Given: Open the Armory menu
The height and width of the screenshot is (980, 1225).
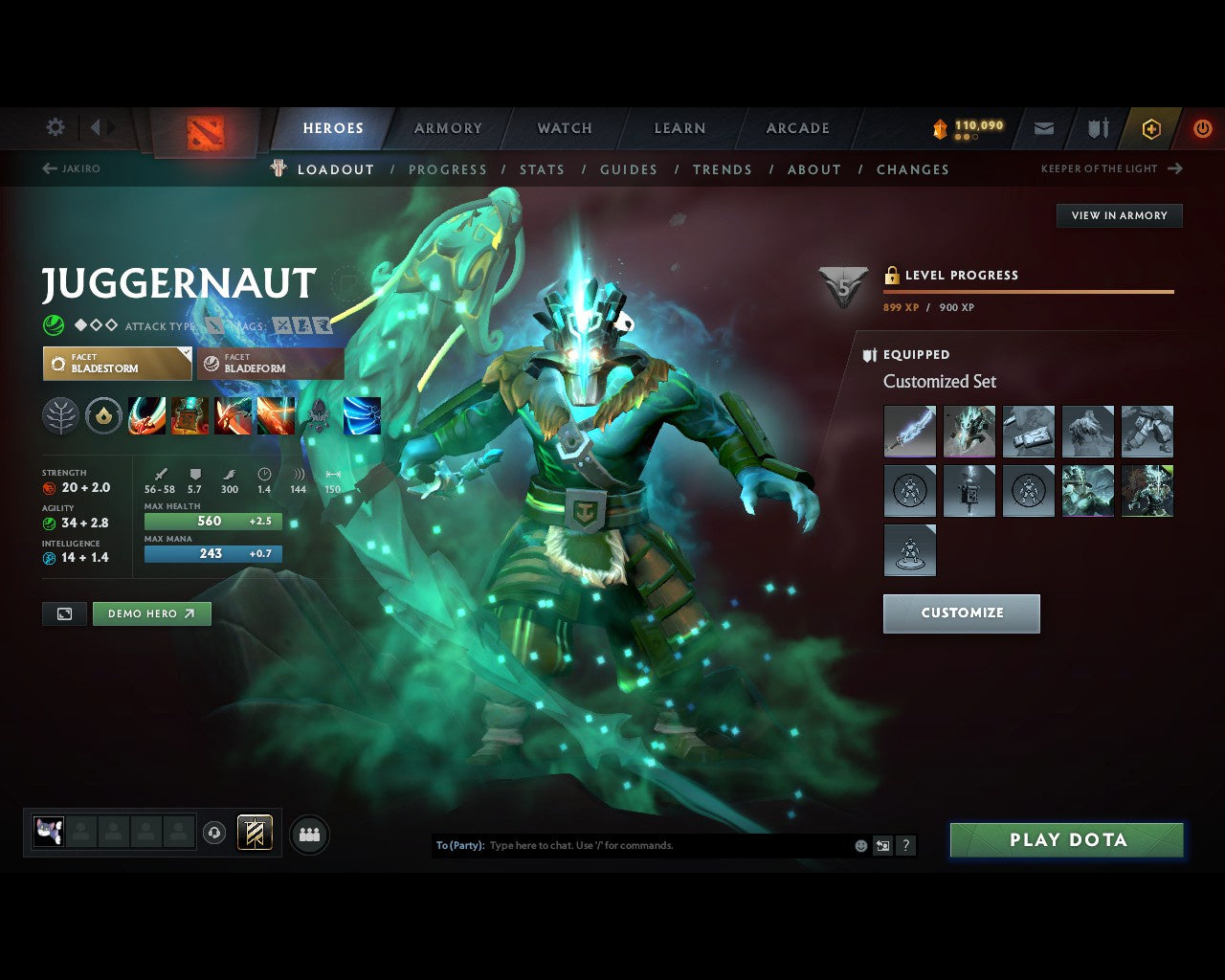Looking at the screenshot, I should click(447, 127).
